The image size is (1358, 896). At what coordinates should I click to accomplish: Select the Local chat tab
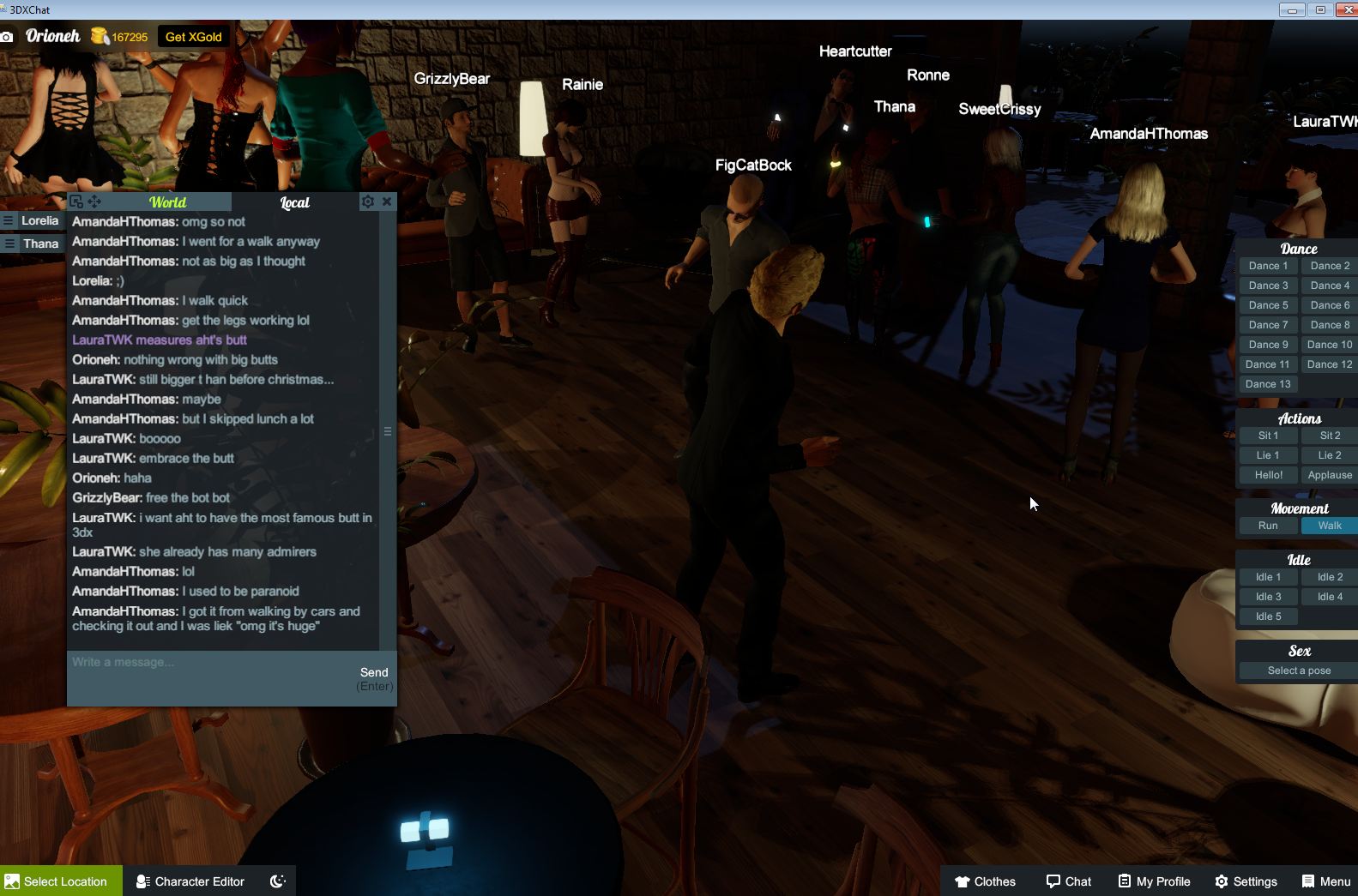(294, 201)
